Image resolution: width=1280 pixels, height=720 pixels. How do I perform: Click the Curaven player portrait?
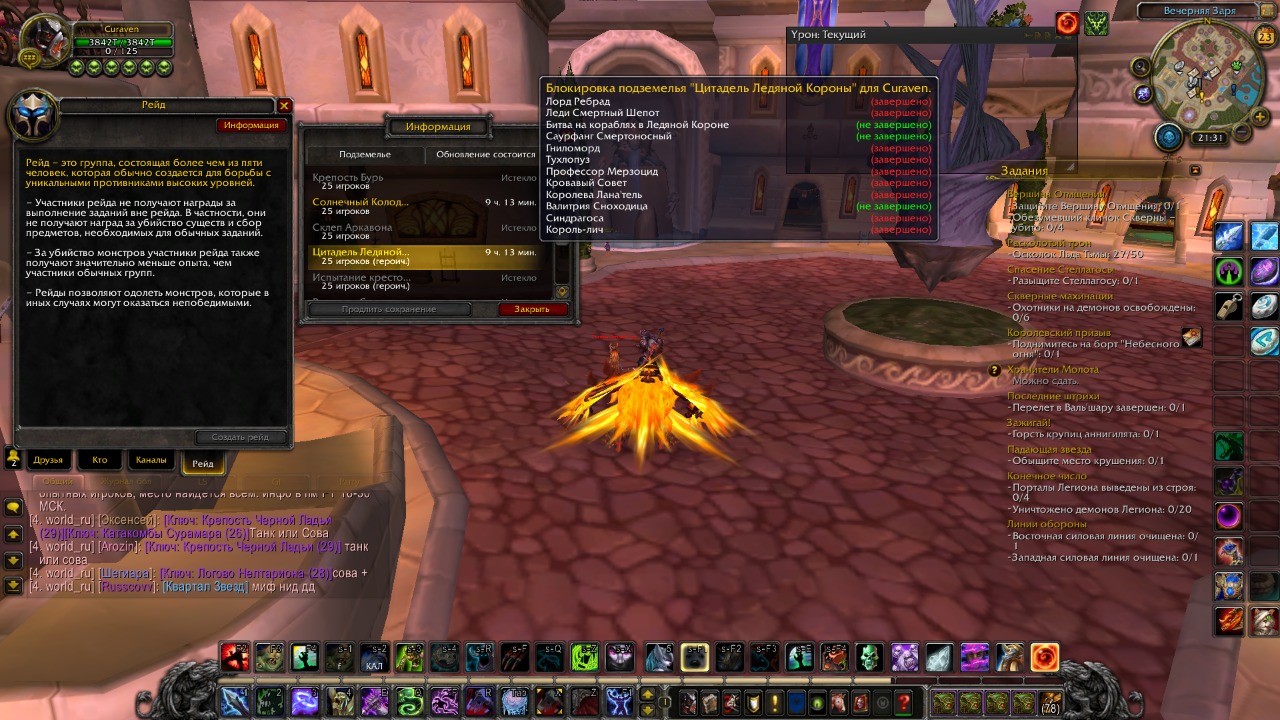coord(45,42)
